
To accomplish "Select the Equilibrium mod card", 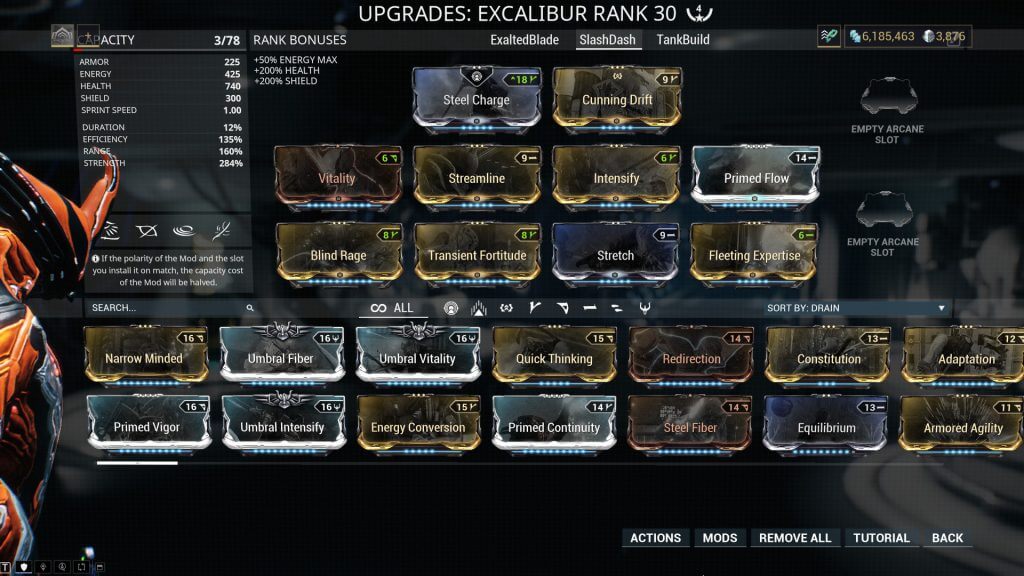I will pos(827,427).
